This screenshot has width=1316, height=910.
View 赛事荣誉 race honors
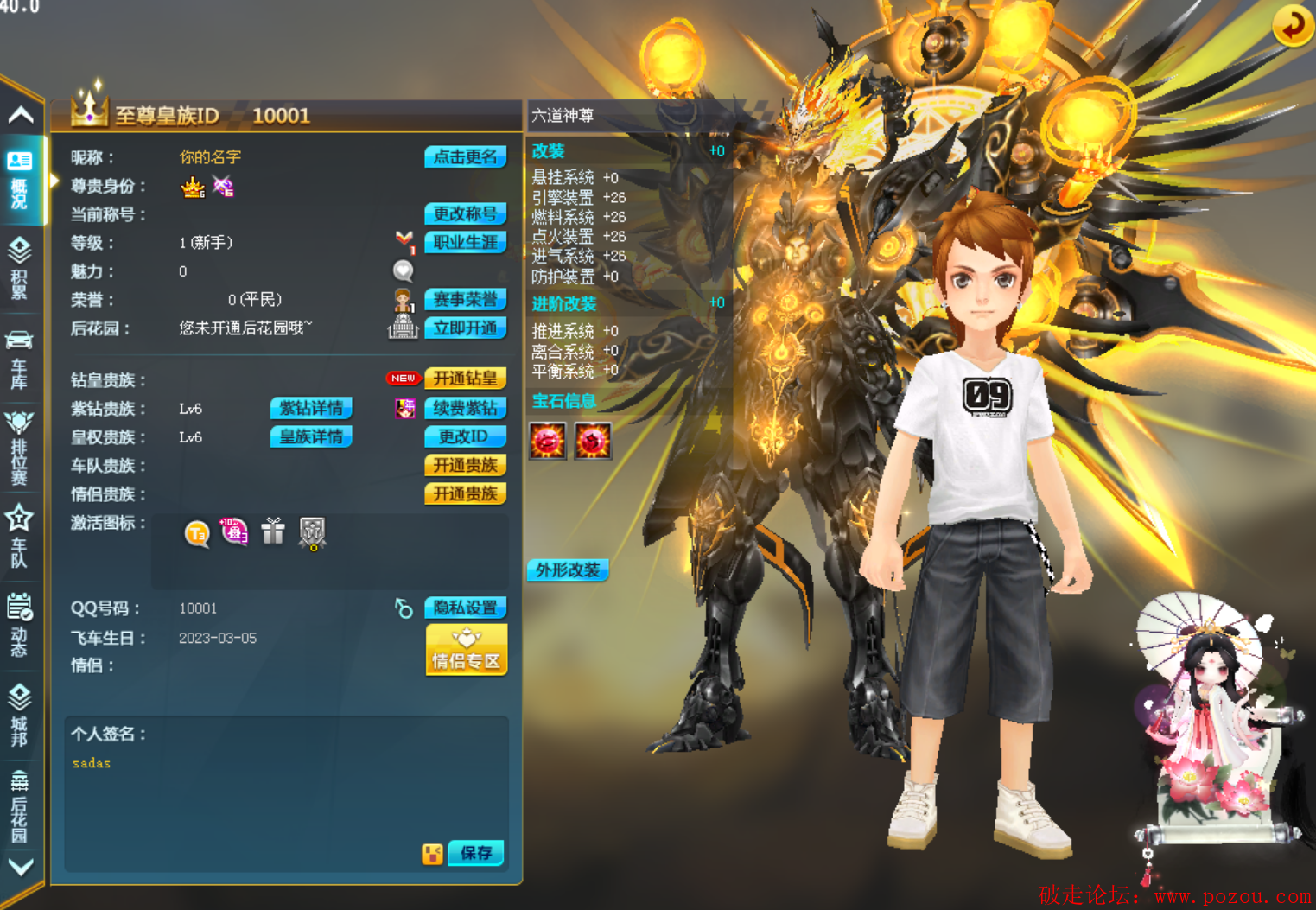465,300
